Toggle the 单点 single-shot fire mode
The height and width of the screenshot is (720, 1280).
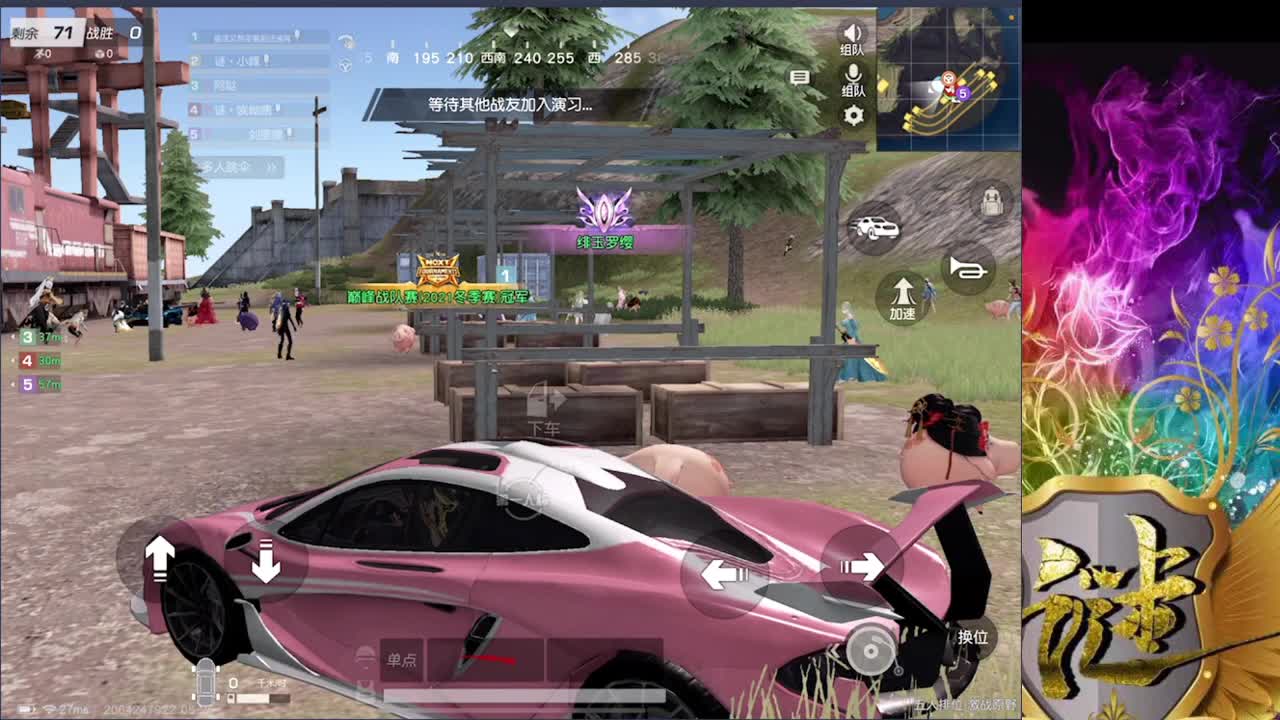coord(402,660)
